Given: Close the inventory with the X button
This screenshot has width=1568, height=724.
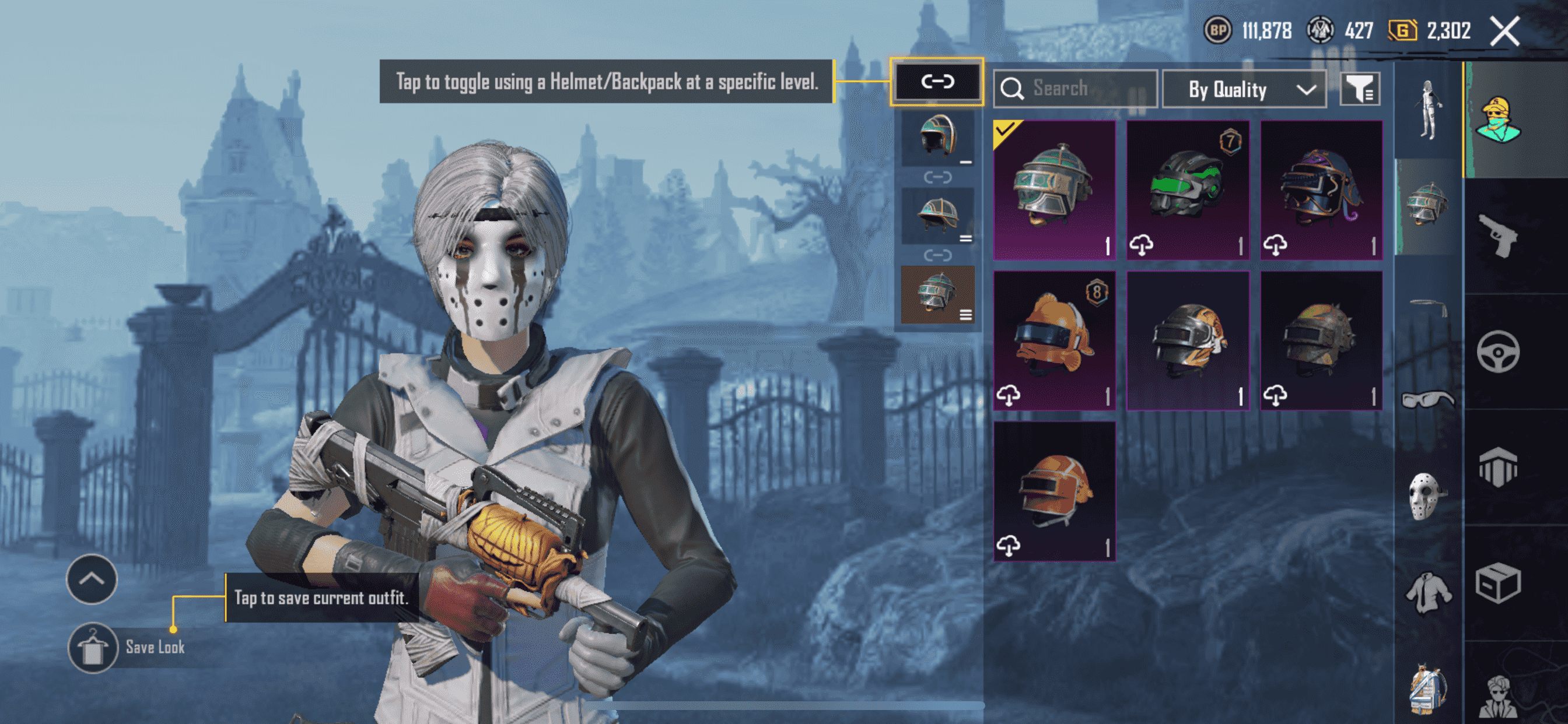Looking at the screenshot, I should coord(1504,31).
